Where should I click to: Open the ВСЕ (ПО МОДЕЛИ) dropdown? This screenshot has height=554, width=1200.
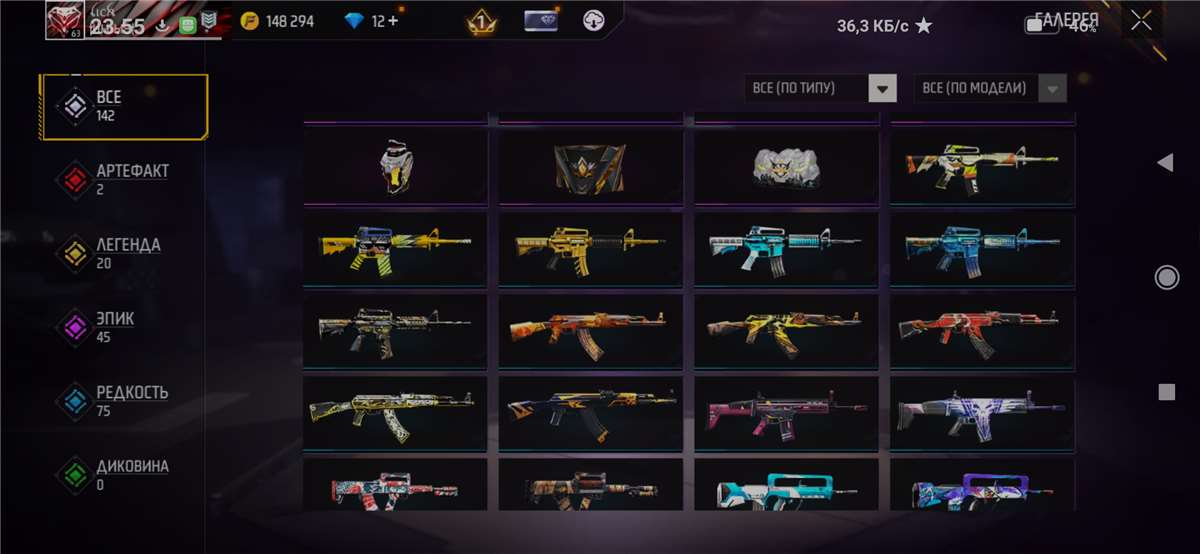989,88
